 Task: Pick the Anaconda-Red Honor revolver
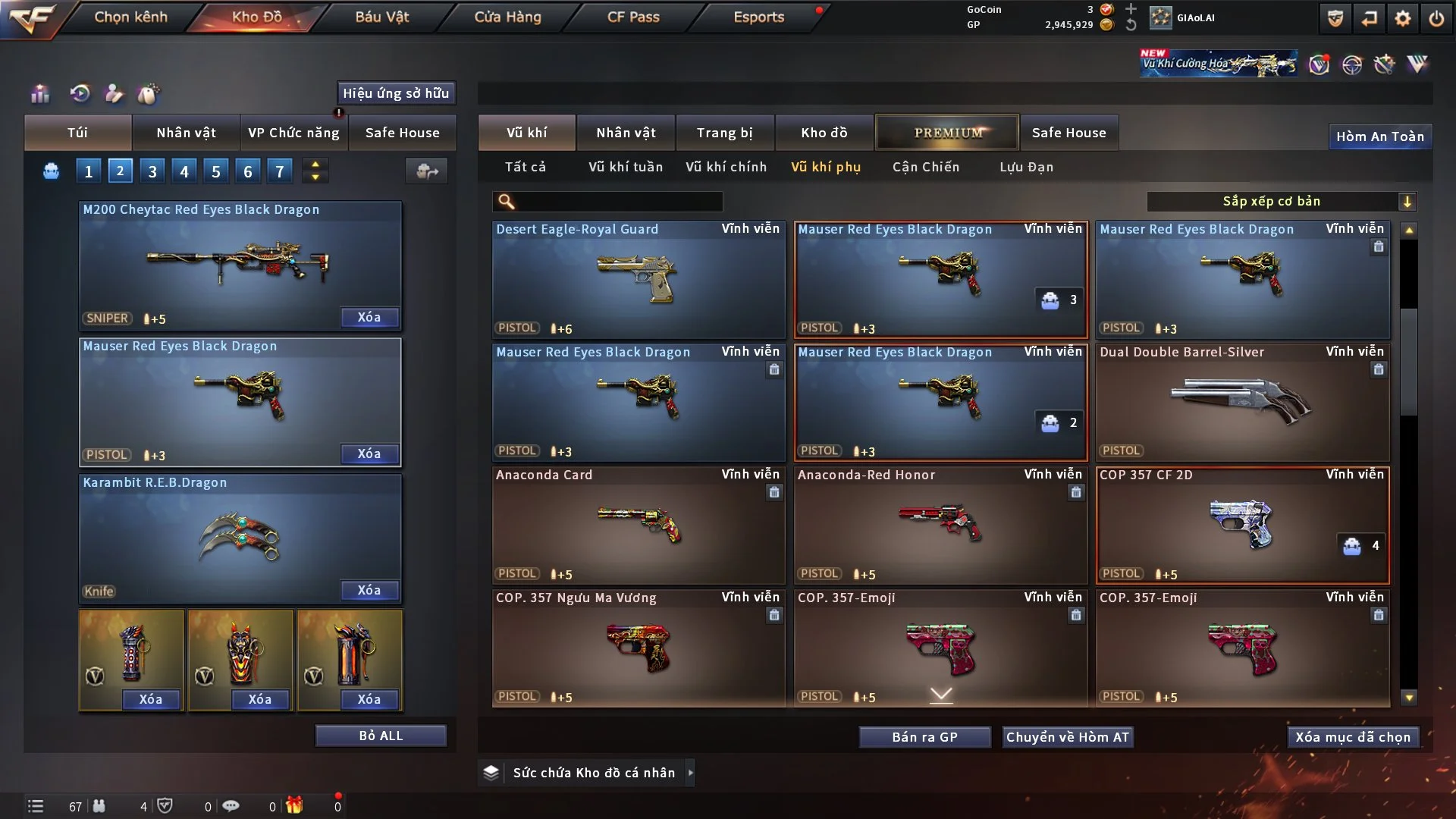(940, 526)
